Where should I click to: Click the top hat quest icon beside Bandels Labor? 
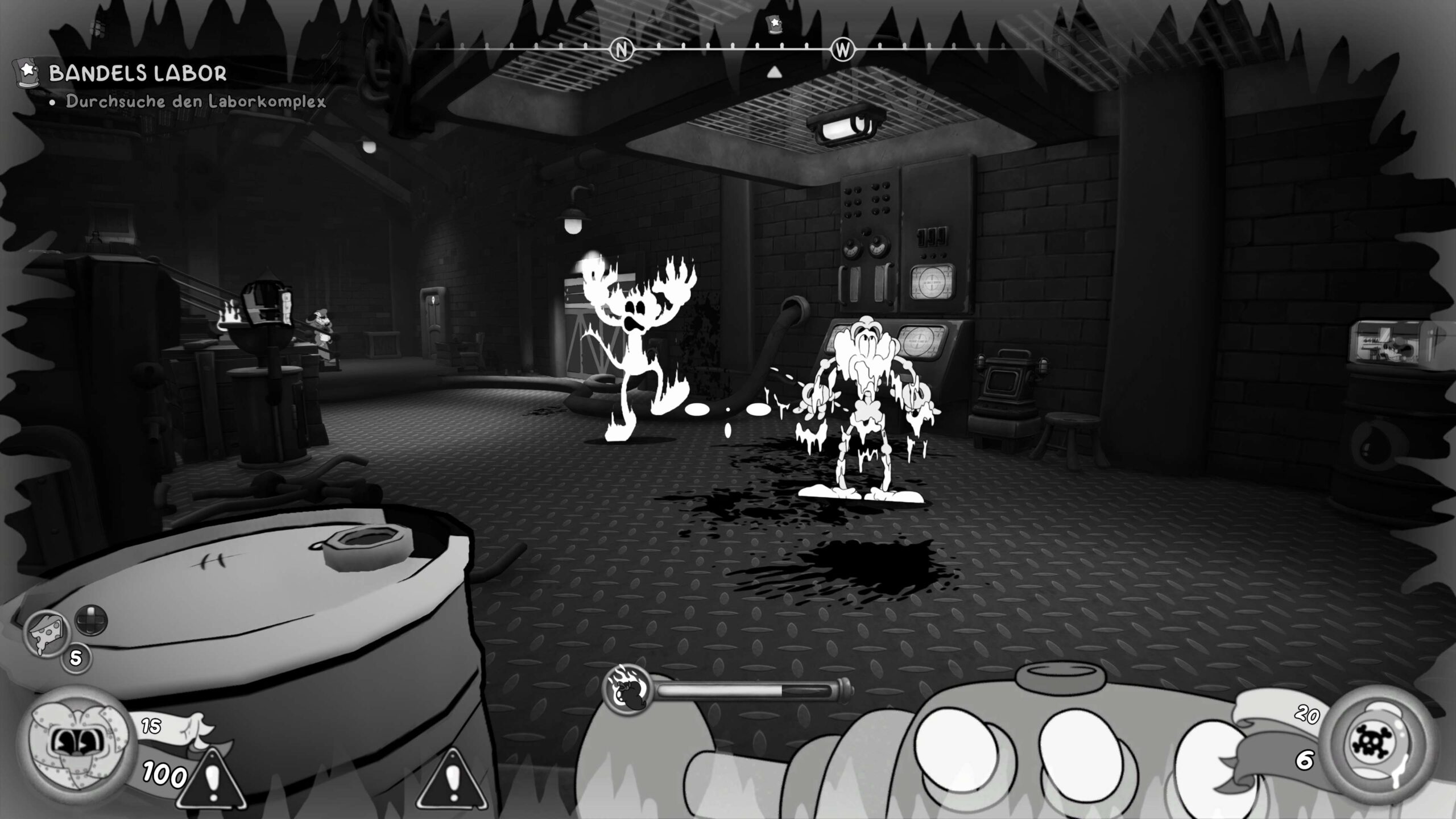(27, 73)
